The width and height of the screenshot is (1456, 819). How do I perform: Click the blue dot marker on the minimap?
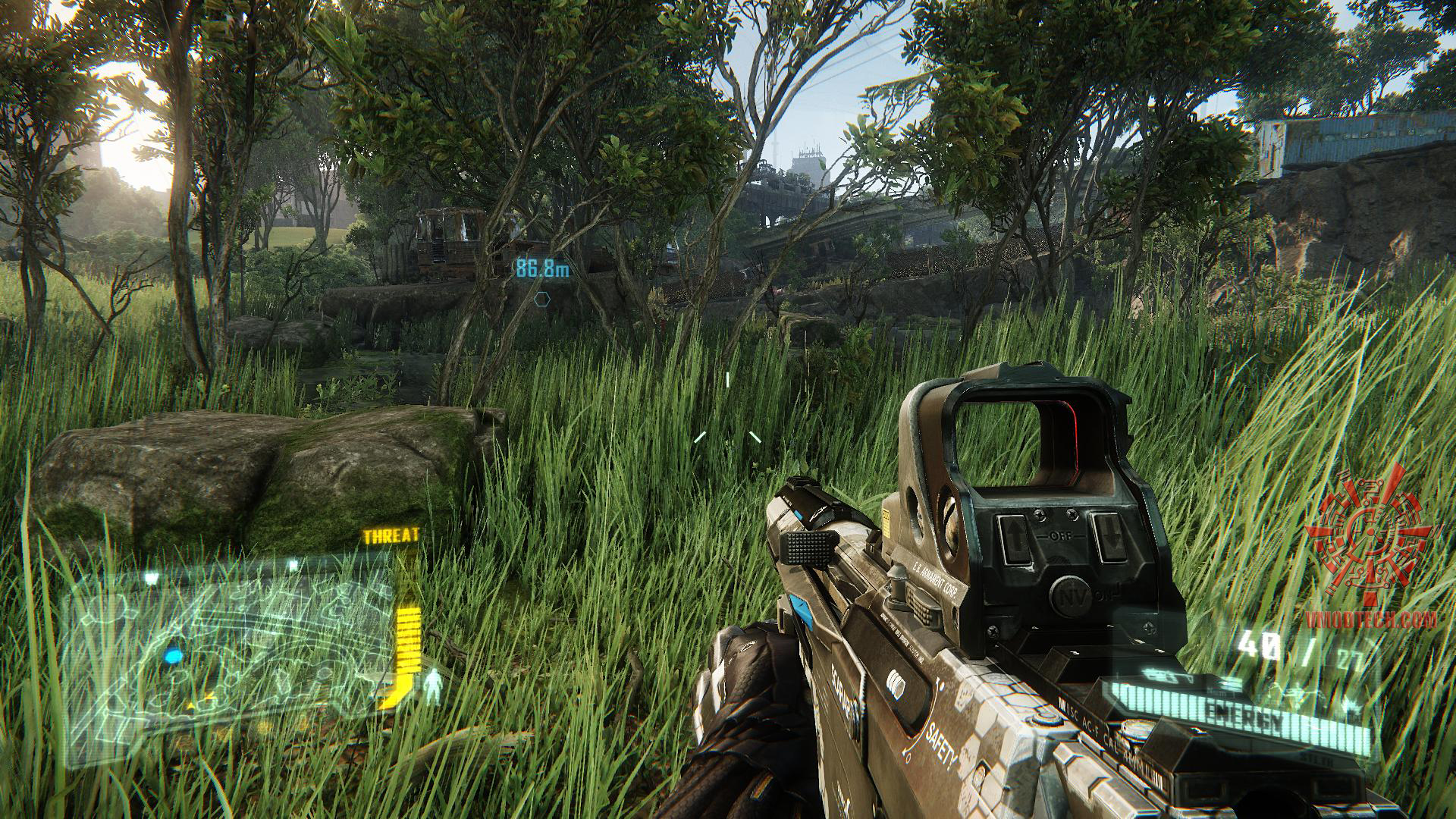tap(174, 655)
